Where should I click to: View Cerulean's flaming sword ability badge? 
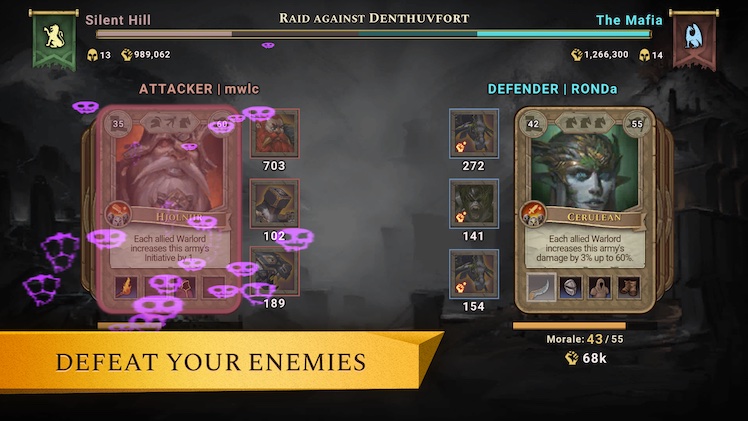pyautogui.click(x=532, y=213)
